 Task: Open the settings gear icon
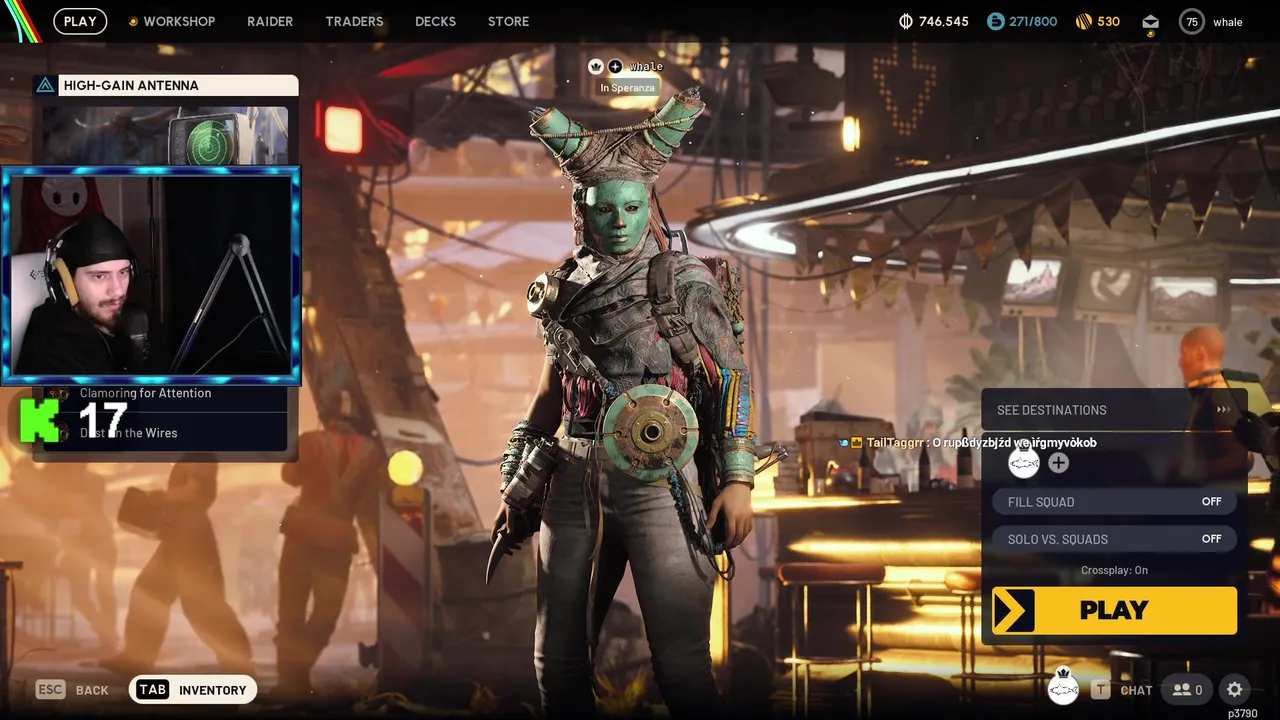point(1235,689)
